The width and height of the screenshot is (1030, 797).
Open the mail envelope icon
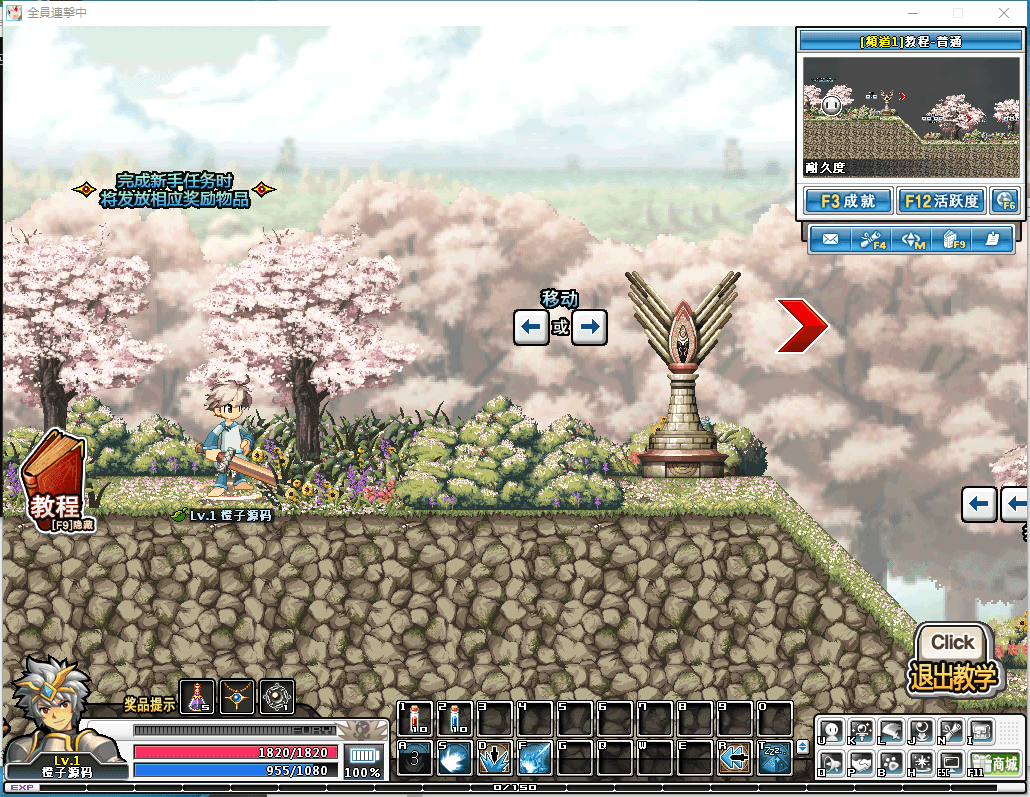829,240
